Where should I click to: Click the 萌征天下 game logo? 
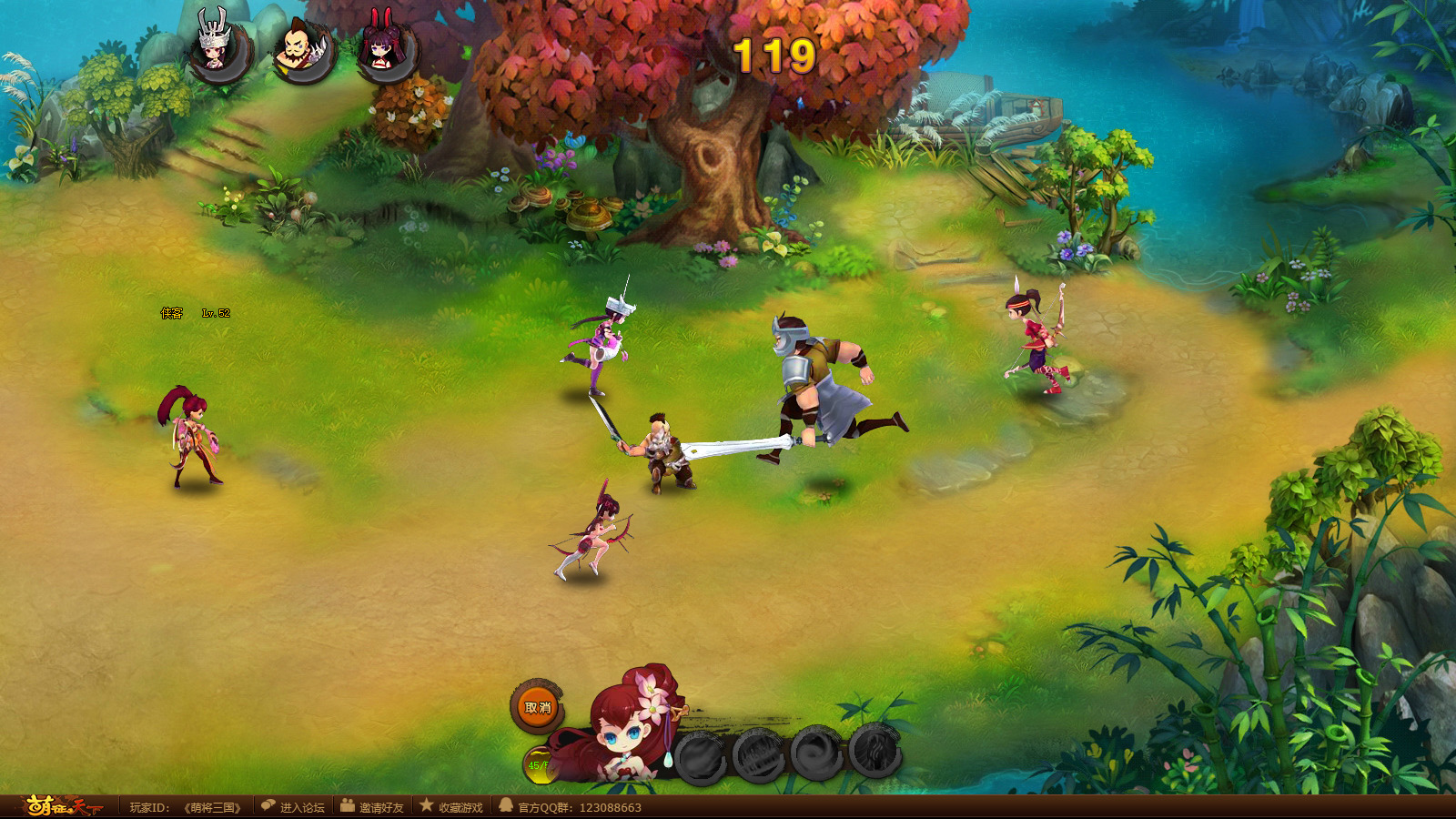point(60,806)
